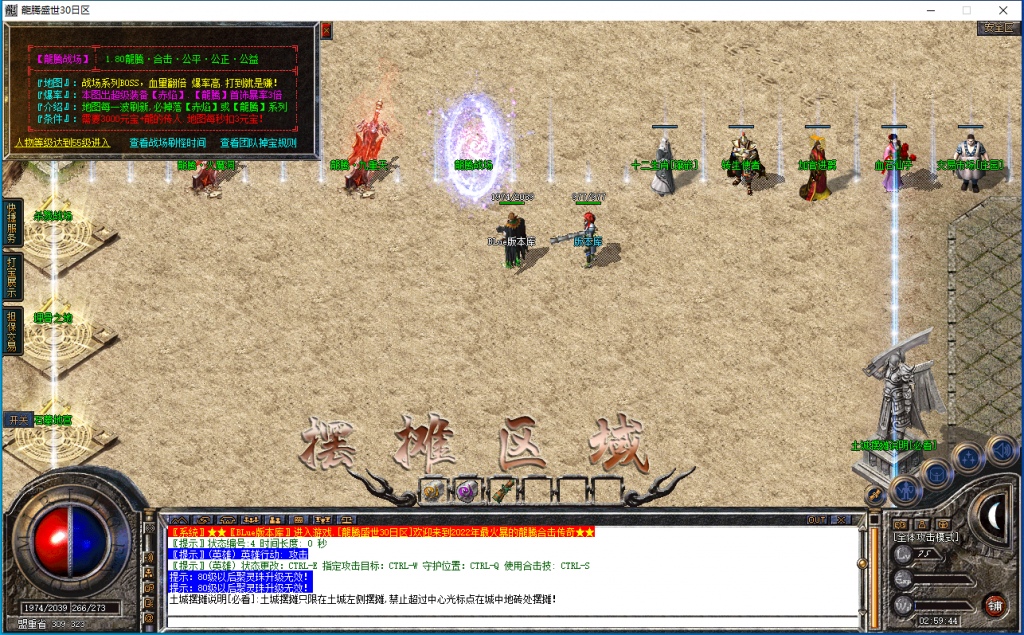Open the red 铺 shop button
Viewport: 1024px width, 635px height.
[994, 604]
